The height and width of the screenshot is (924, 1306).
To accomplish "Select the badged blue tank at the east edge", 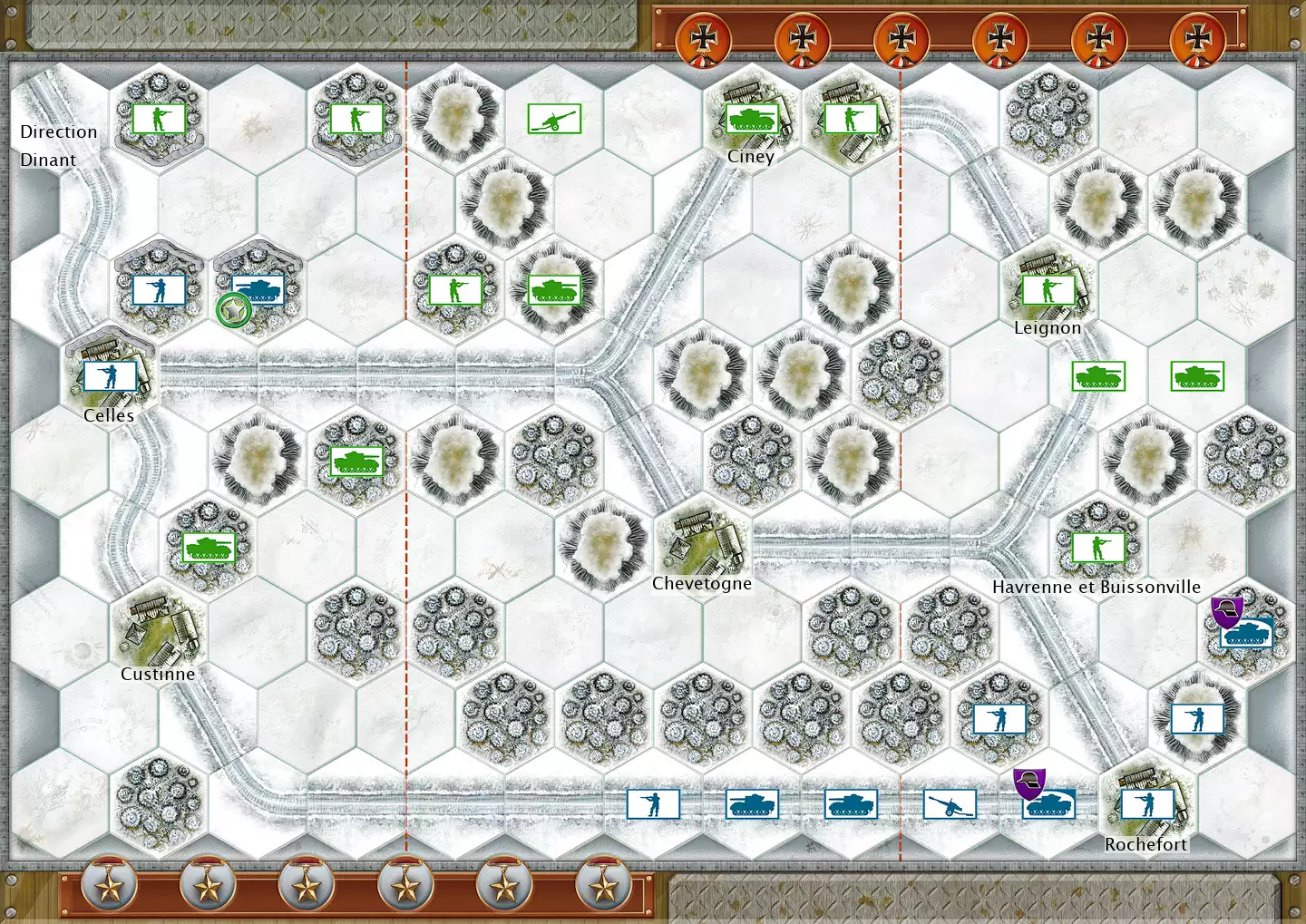I will (x=1246, y=633).
